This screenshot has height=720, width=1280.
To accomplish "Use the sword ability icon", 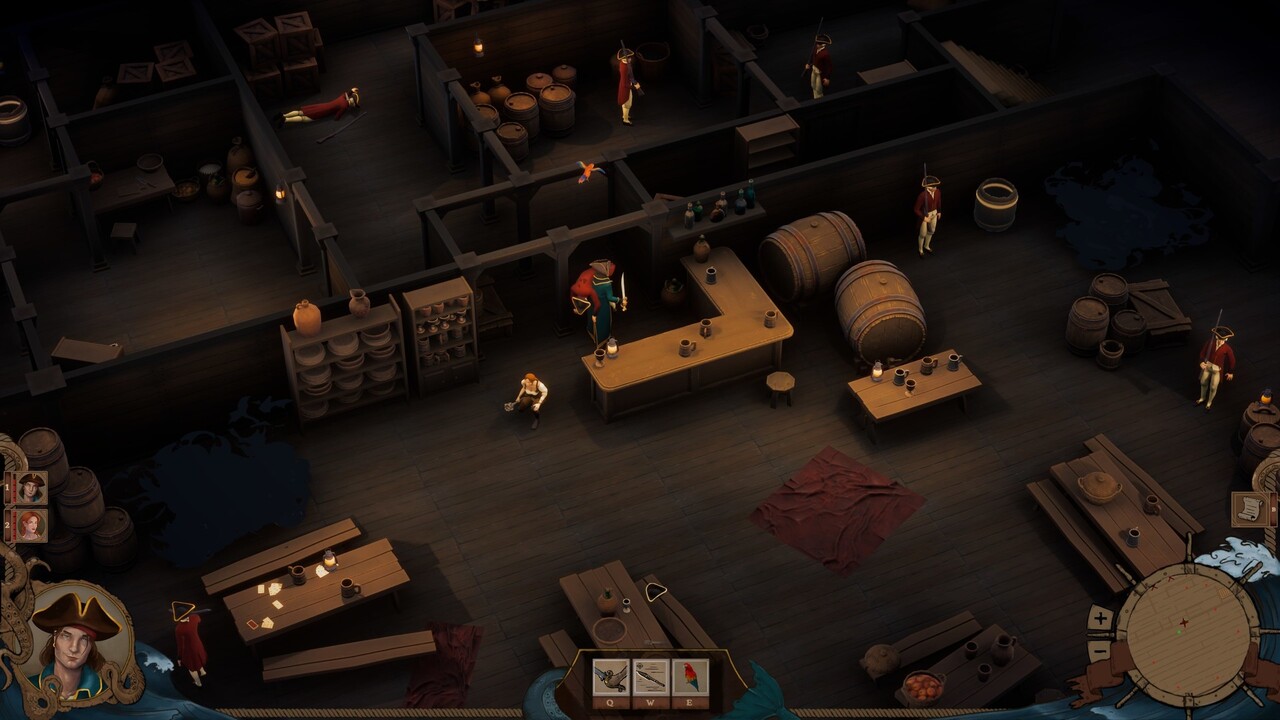I will pos(650,677).
